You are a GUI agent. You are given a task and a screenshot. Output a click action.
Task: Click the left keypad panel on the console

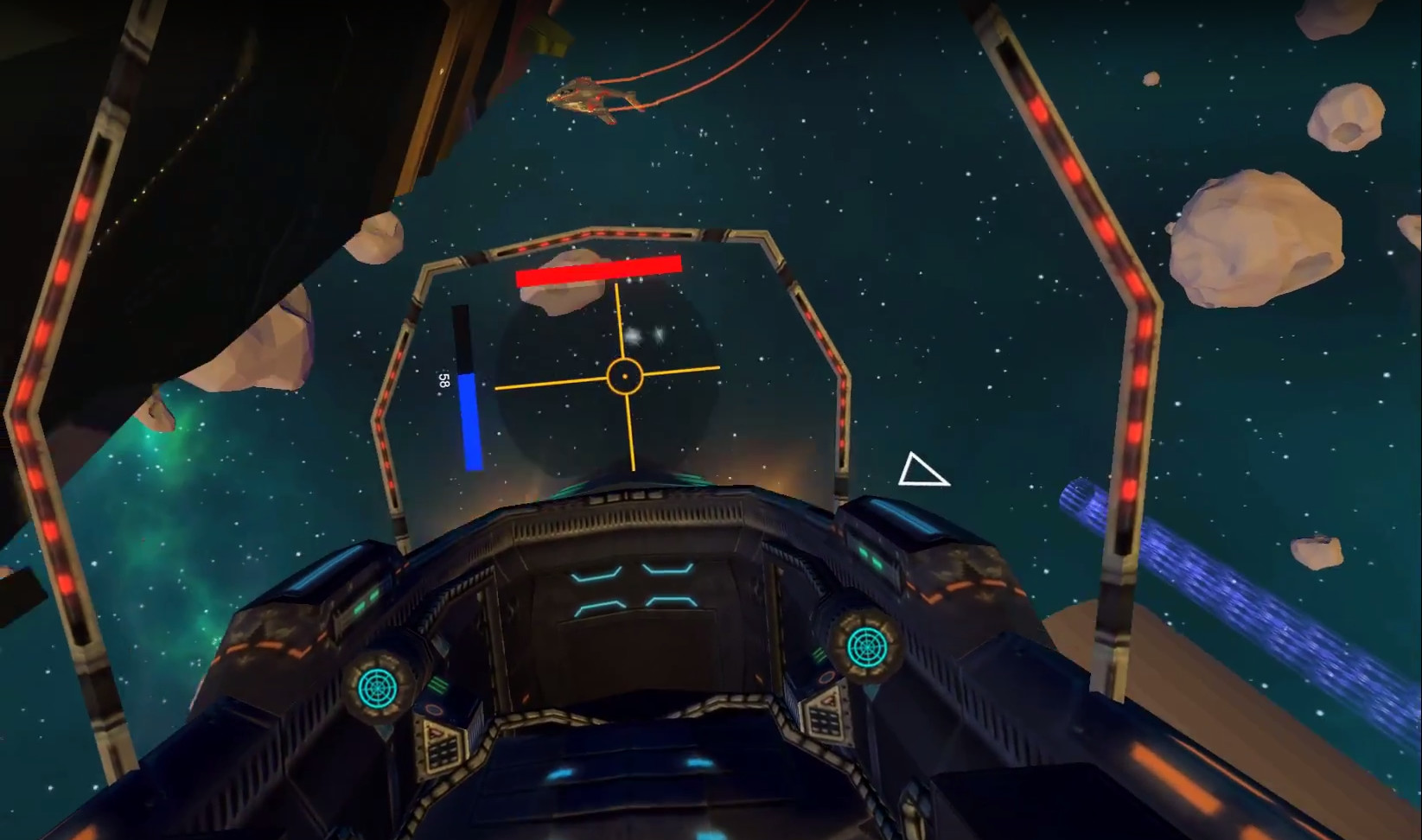(x=444, y=753)
